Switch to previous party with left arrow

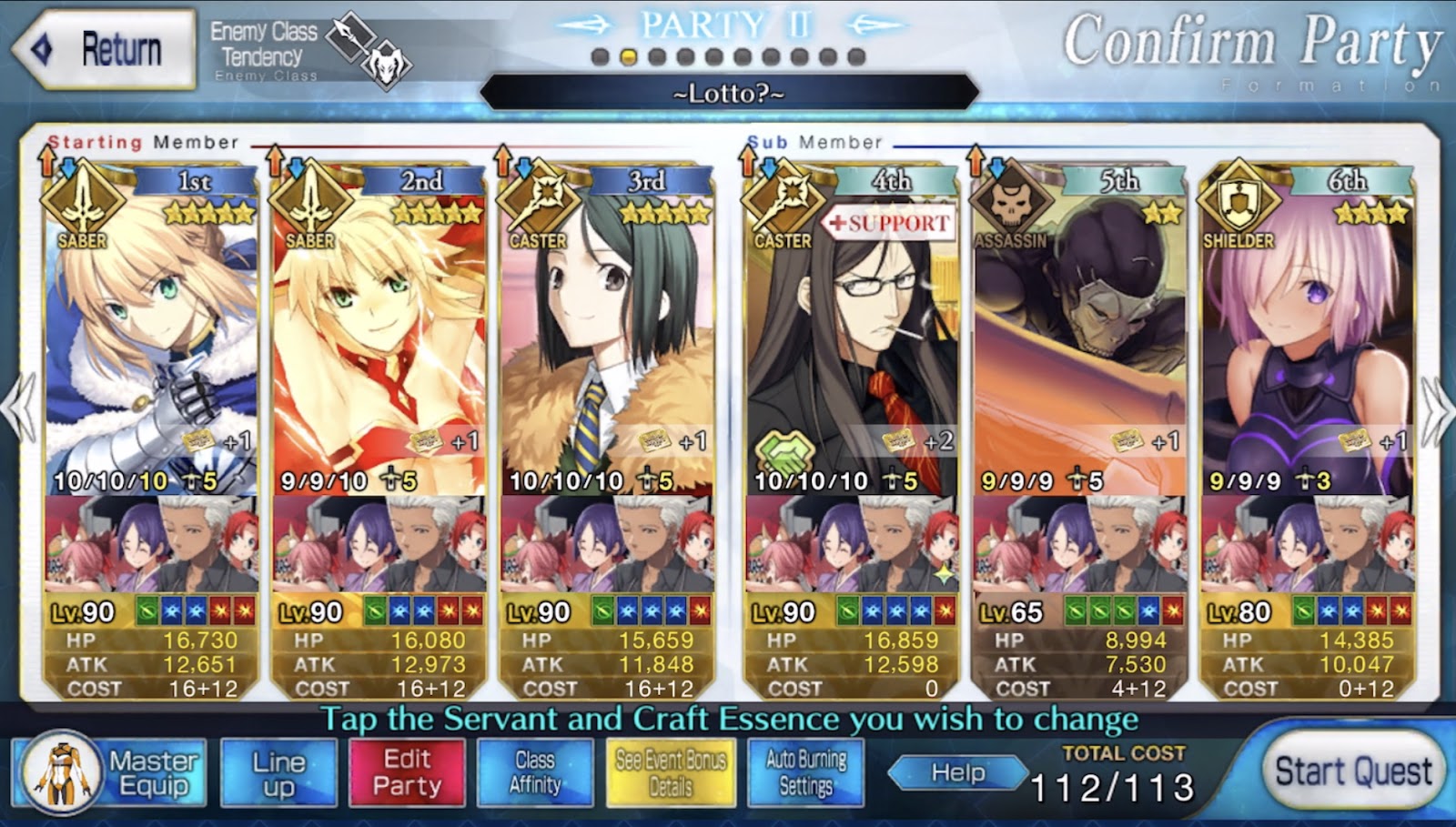tap(18, 409)
